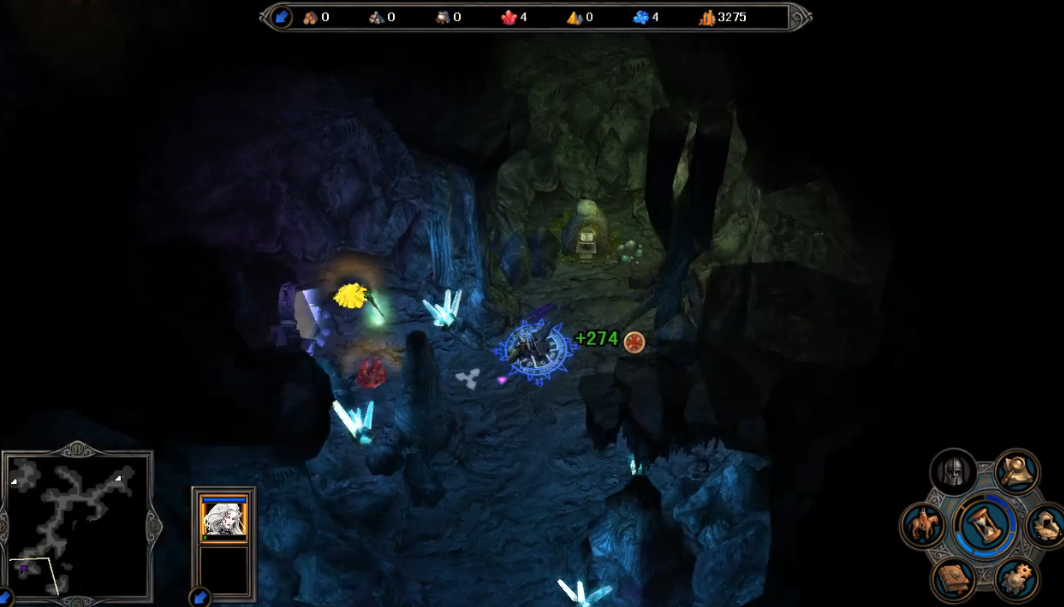
Task: Select the white-haired hero portrait
Action: coord(223,518)
